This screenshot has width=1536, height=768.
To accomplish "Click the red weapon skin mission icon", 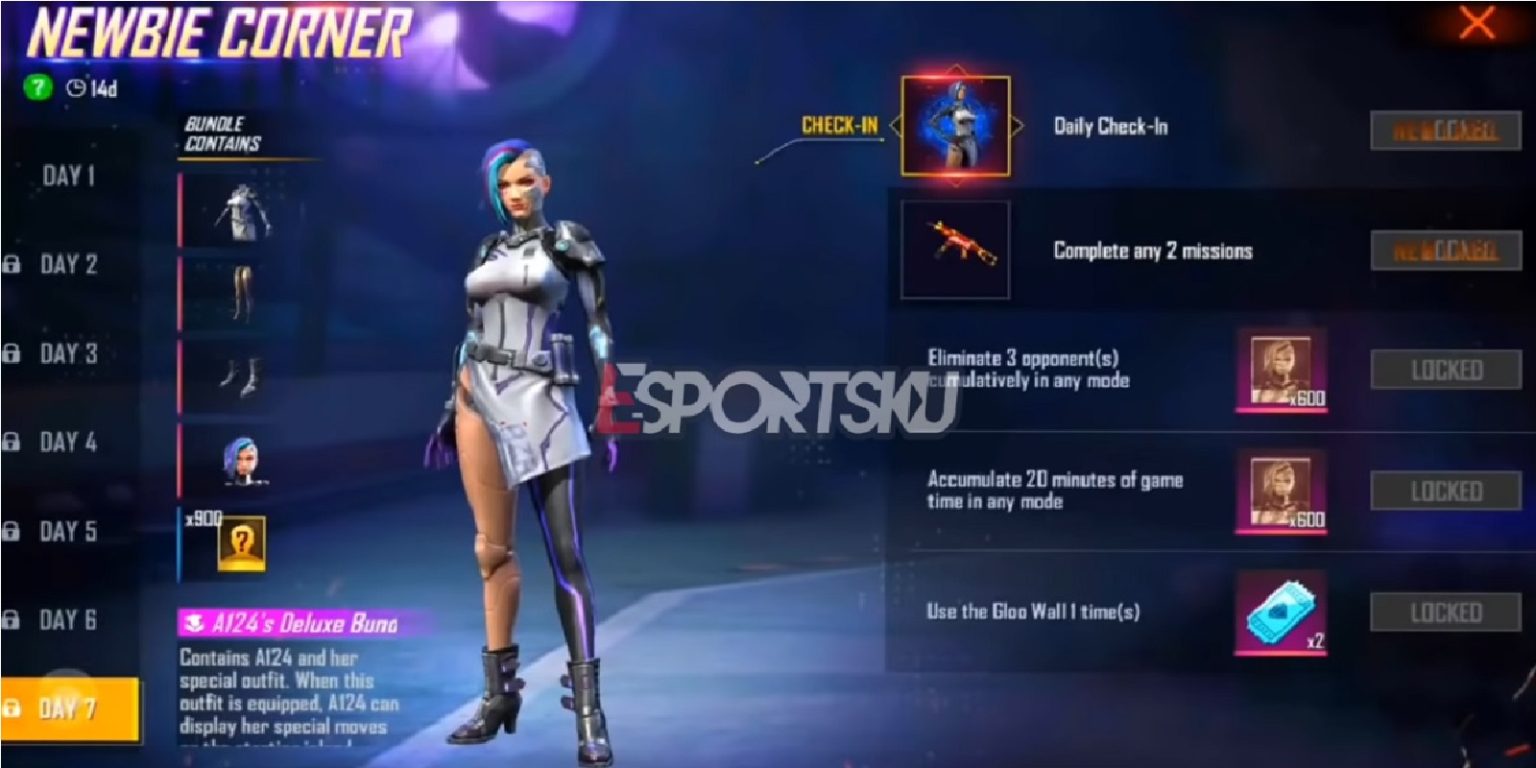I will 957,249.
